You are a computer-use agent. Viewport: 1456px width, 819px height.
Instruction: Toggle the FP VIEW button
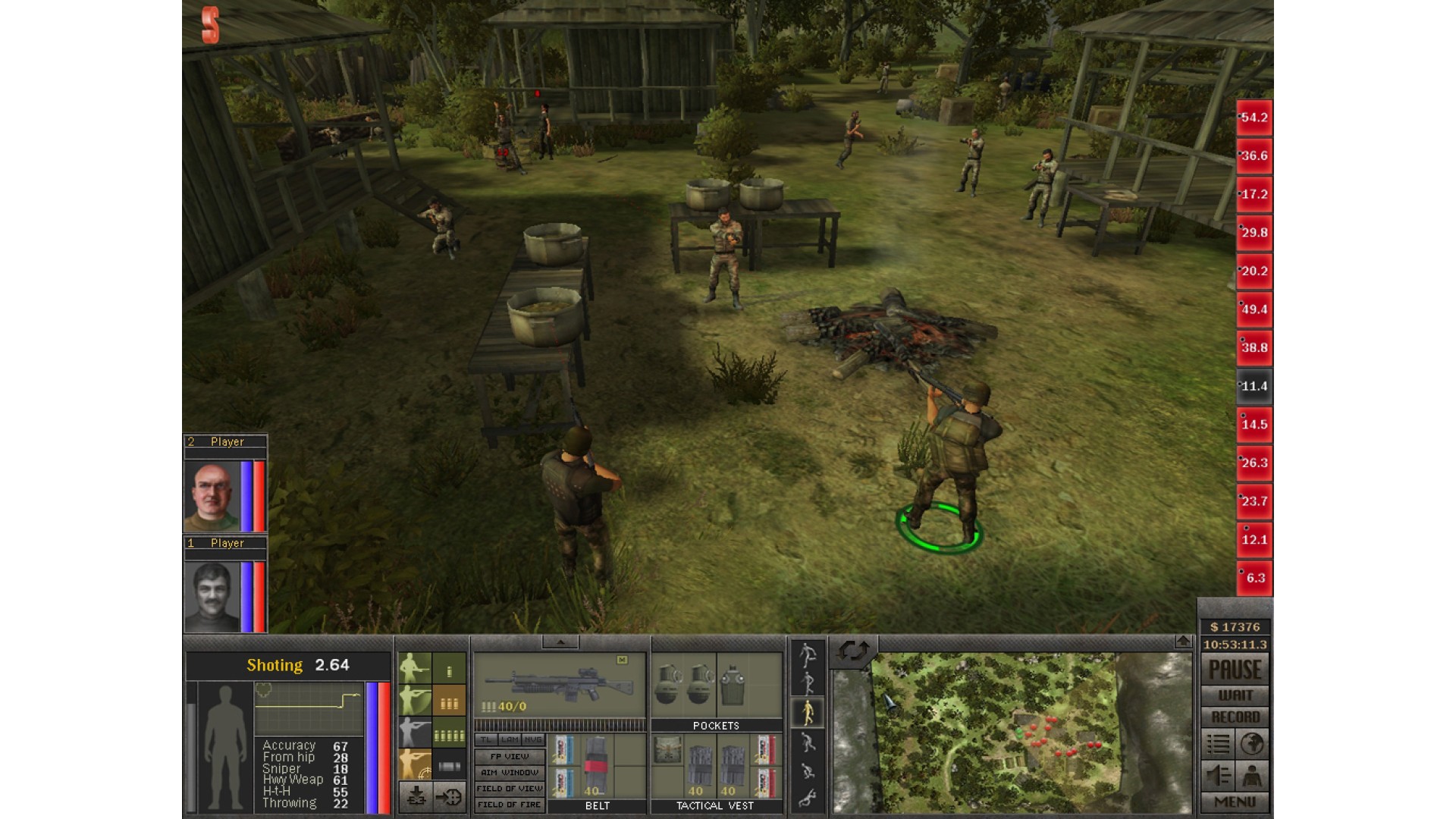click(510, 756)
